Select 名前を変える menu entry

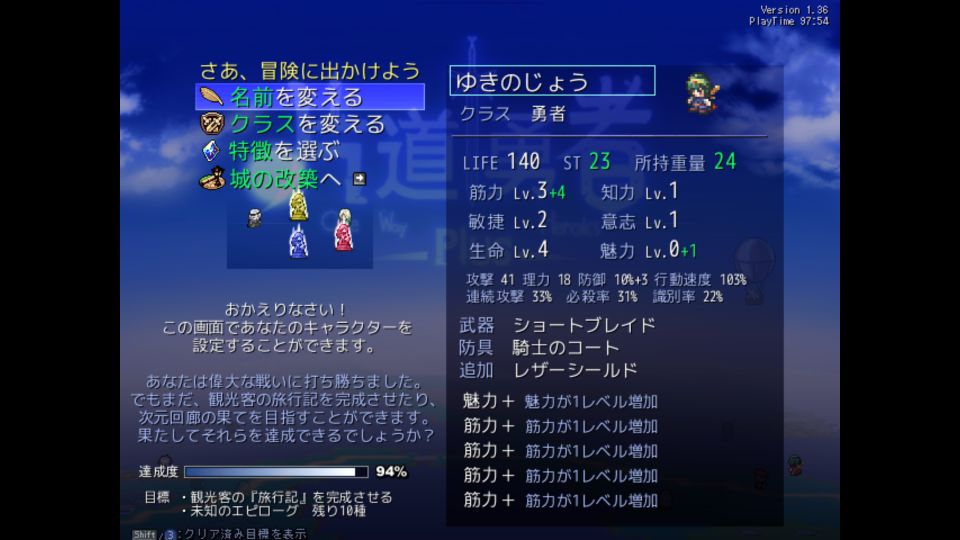[x=296, y=98]
